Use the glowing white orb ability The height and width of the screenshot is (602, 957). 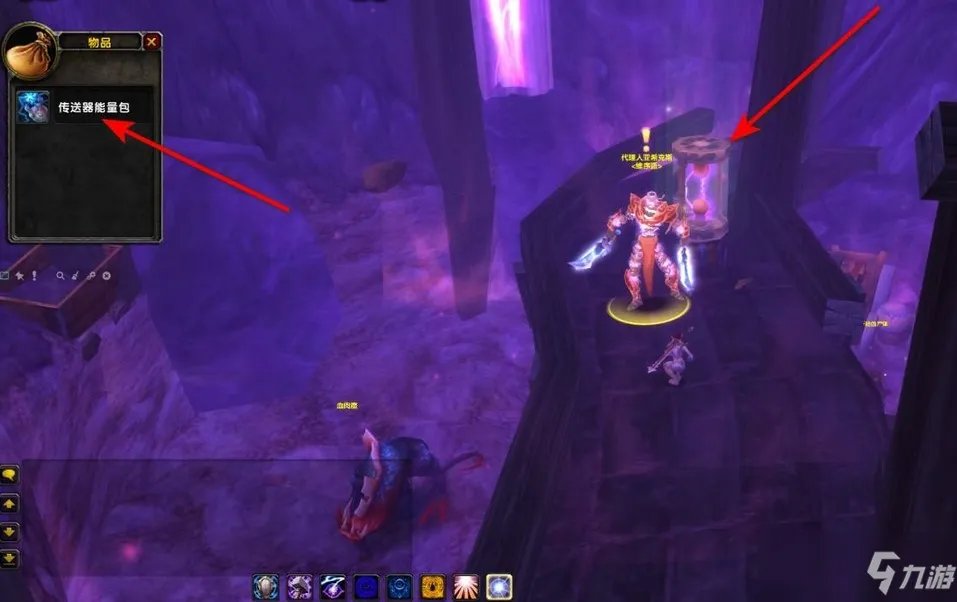499,586
